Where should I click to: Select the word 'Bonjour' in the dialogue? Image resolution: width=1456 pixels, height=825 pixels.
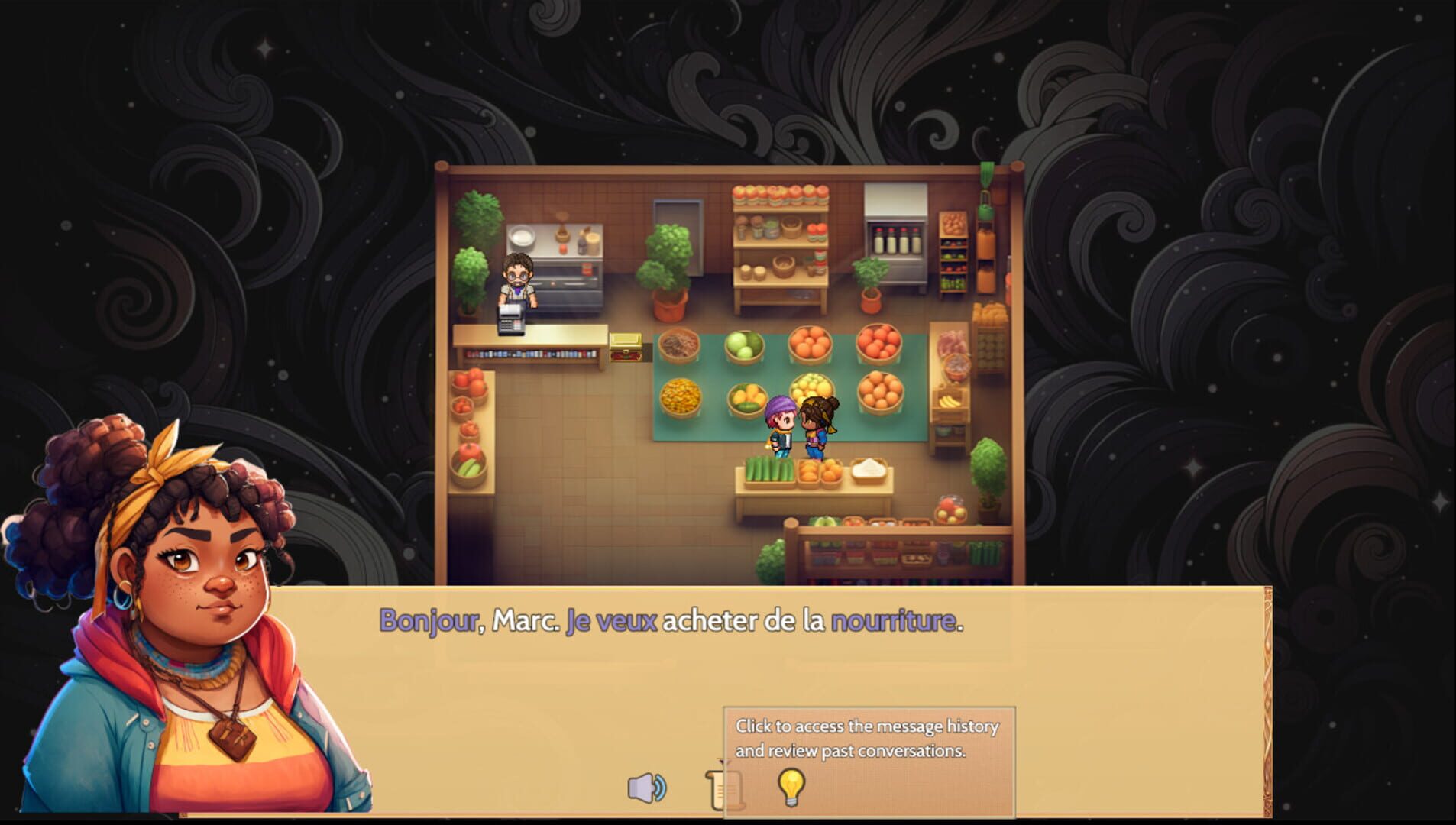click(x=428, y=623)
